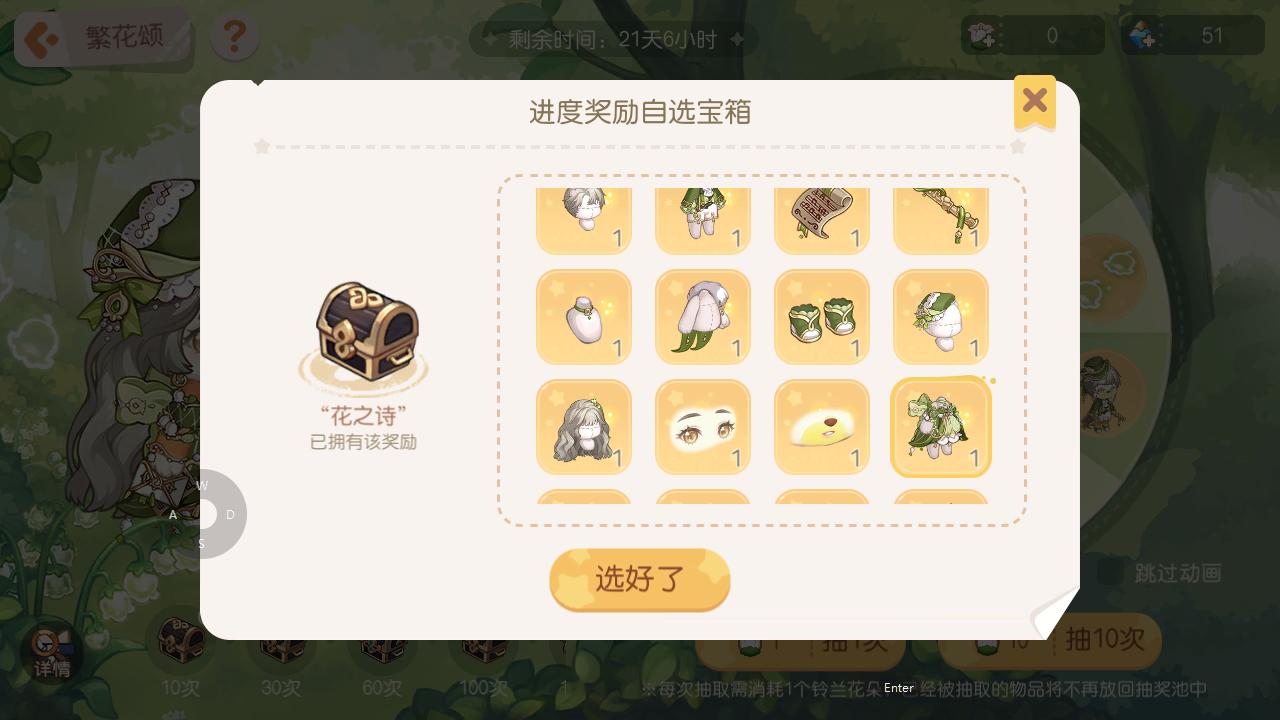Click the 100次 milestone chest label

pyautogui.click(x=484, y=688)
